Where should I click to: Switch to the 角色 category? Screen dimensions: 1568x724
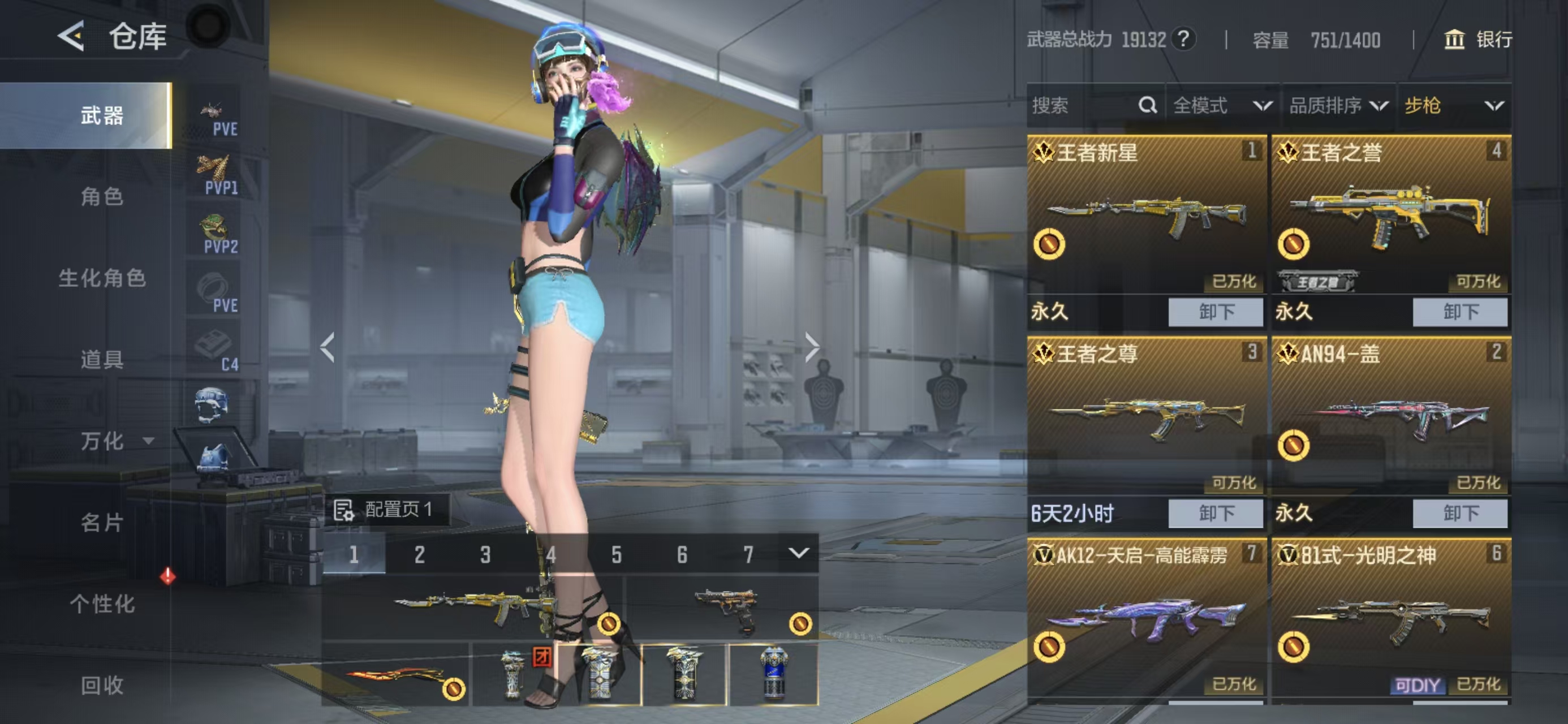click(102, 197)
